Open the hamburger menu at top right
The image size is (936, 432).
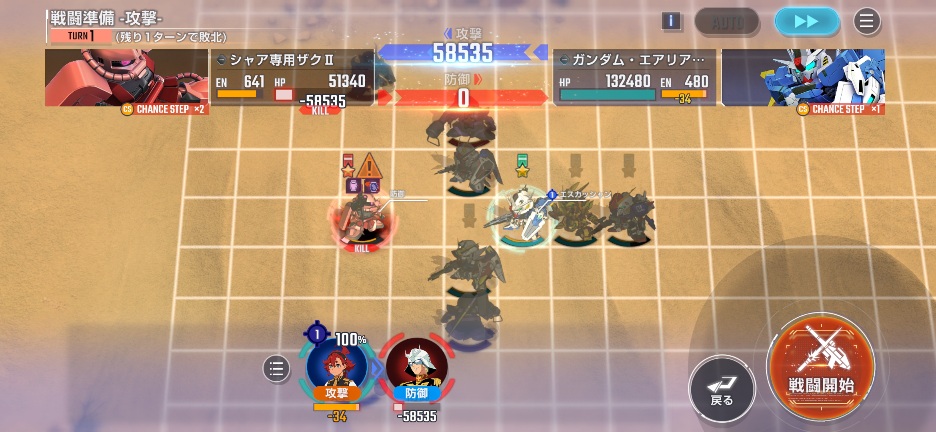tap(867, 21)
